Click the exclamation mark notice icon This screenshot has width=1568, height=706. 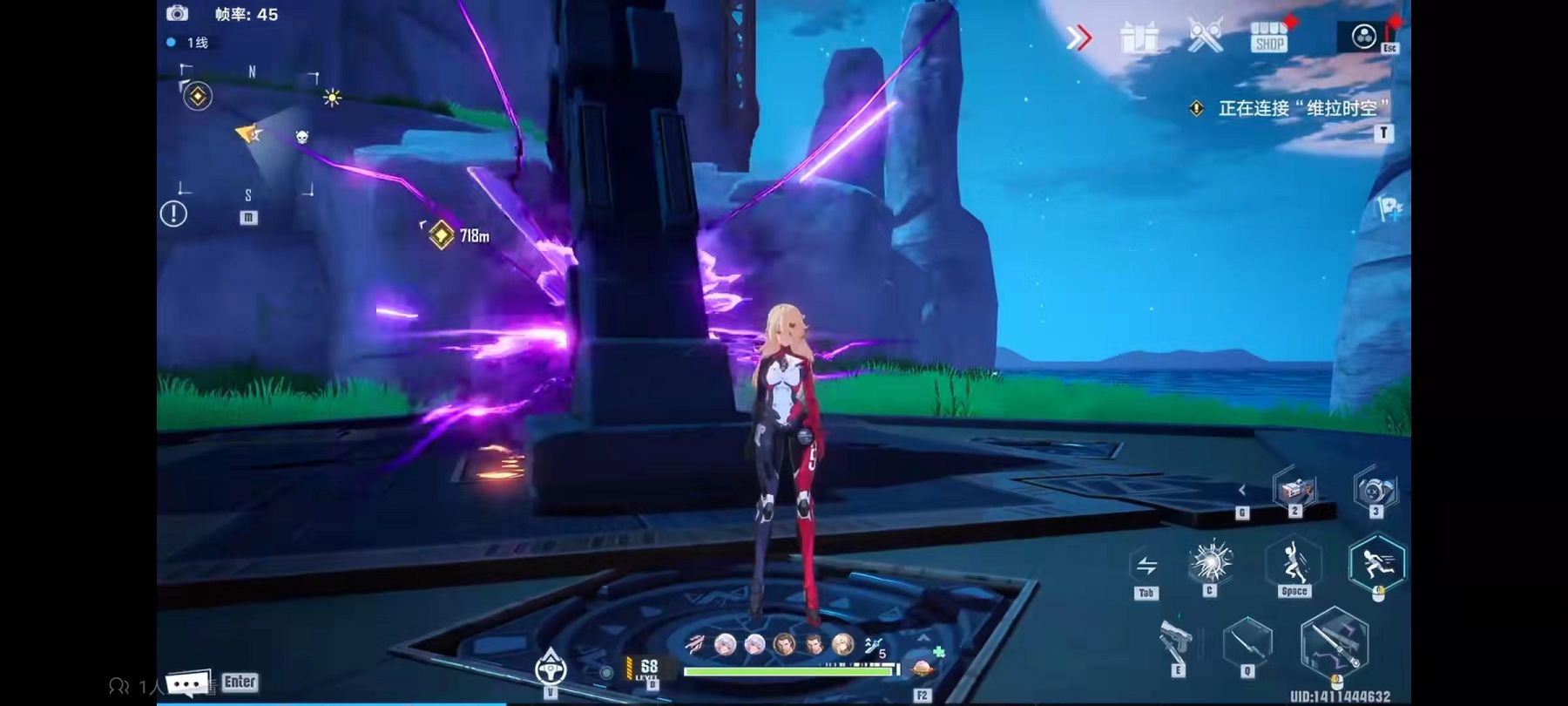click(x=173, y=214)
